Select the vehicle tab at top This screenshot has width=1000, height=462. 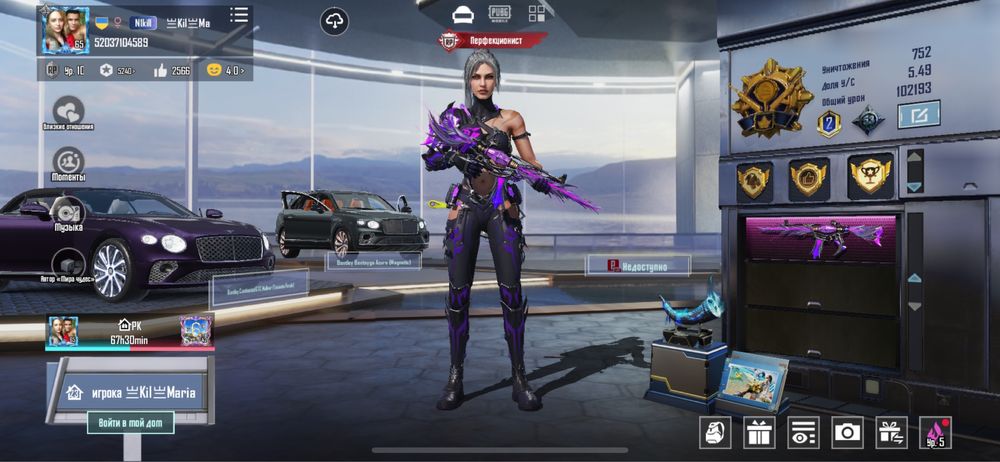462,13
